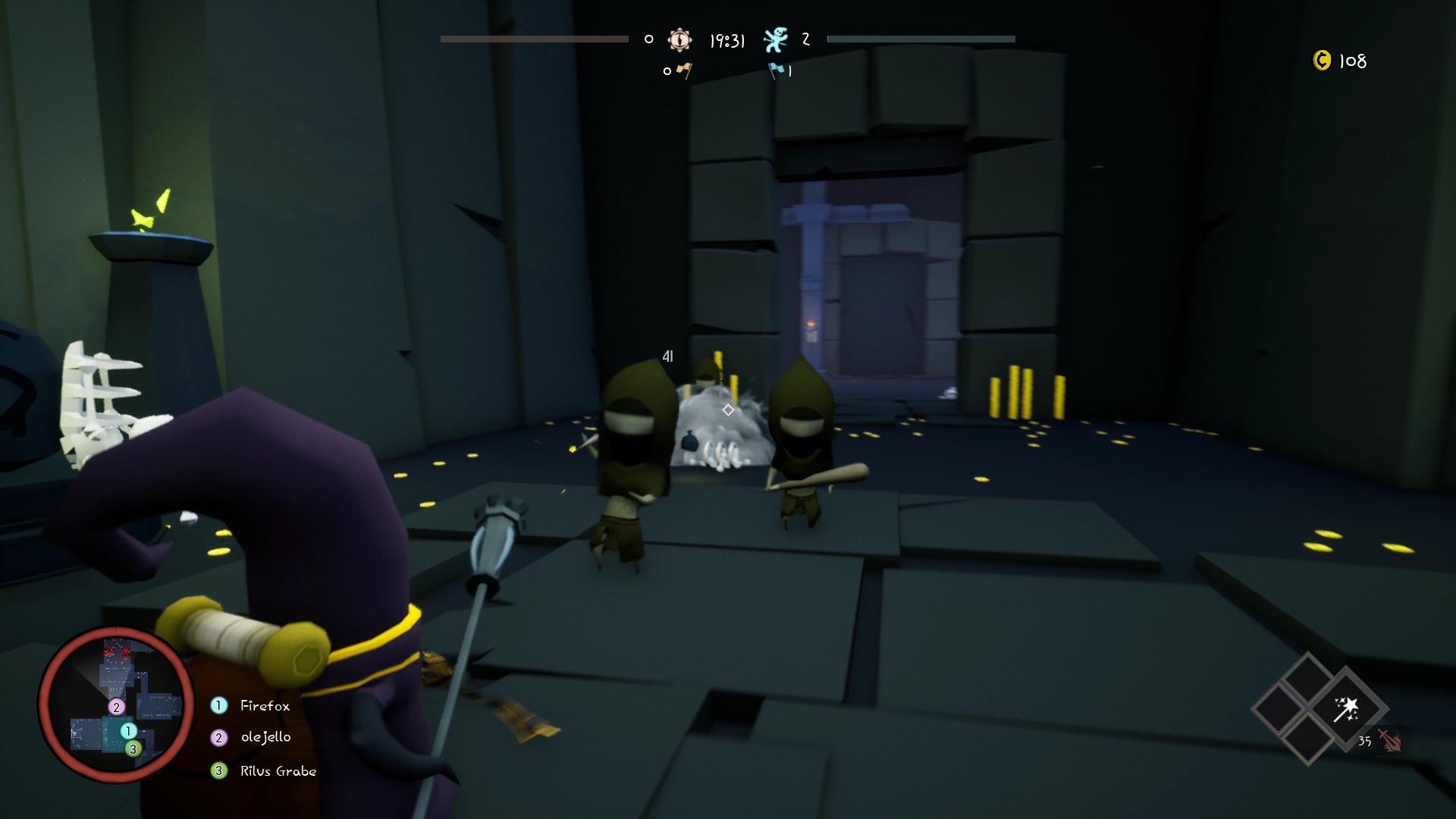
Task: Click the sun emblem beside the match timer
Action: click(x=679, y=39)
